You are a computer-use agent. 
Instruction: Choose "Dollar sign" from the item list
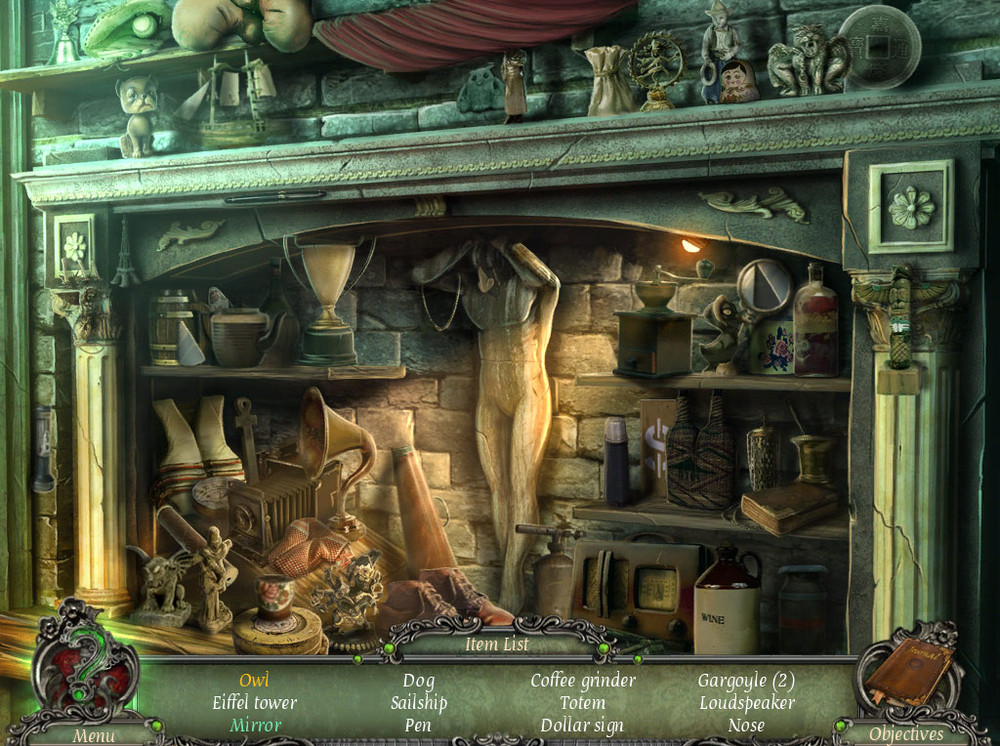(x=581, y=725)
